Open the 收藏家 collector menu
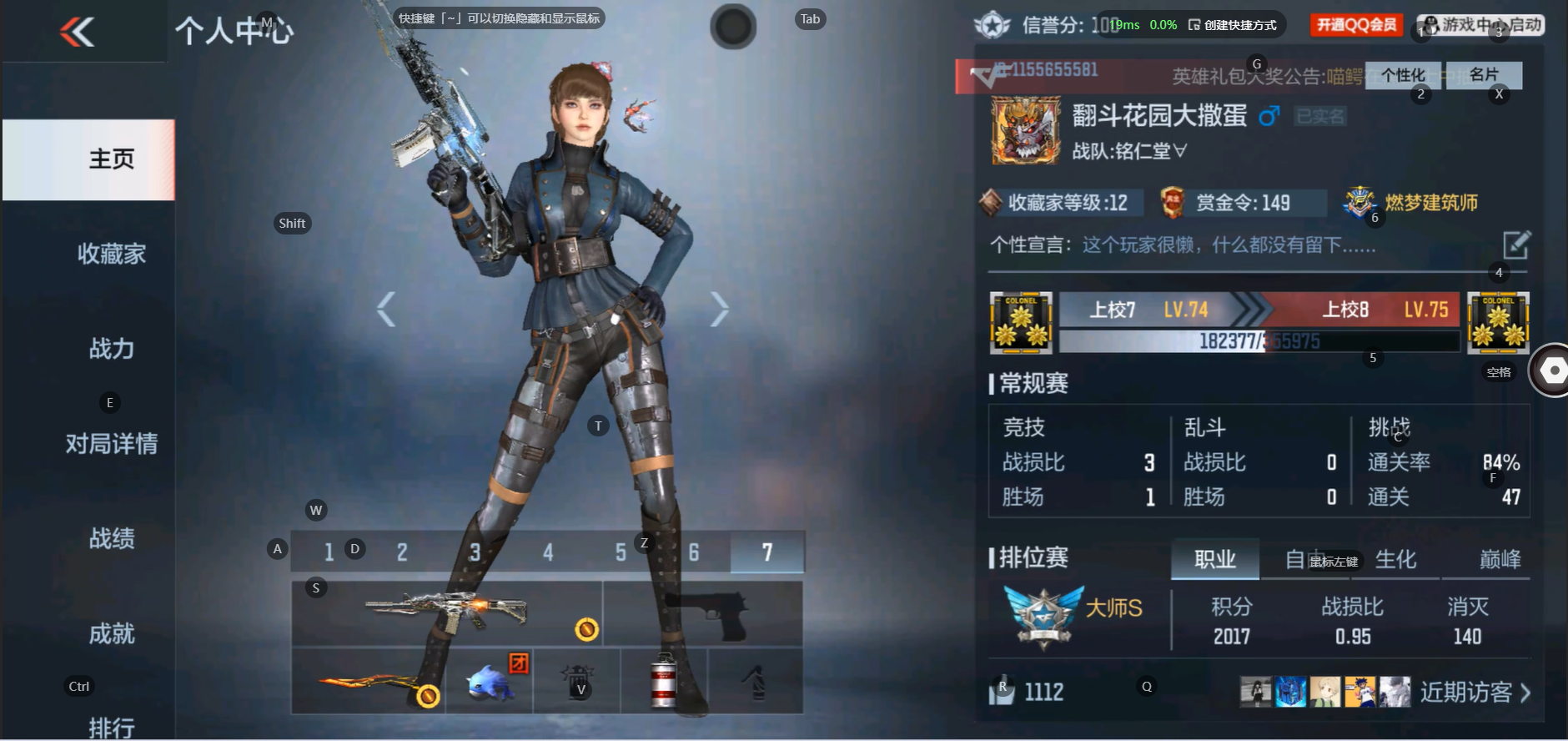Image resolution: width=1568 pixels, height=741 pixels. coord(111,254)
